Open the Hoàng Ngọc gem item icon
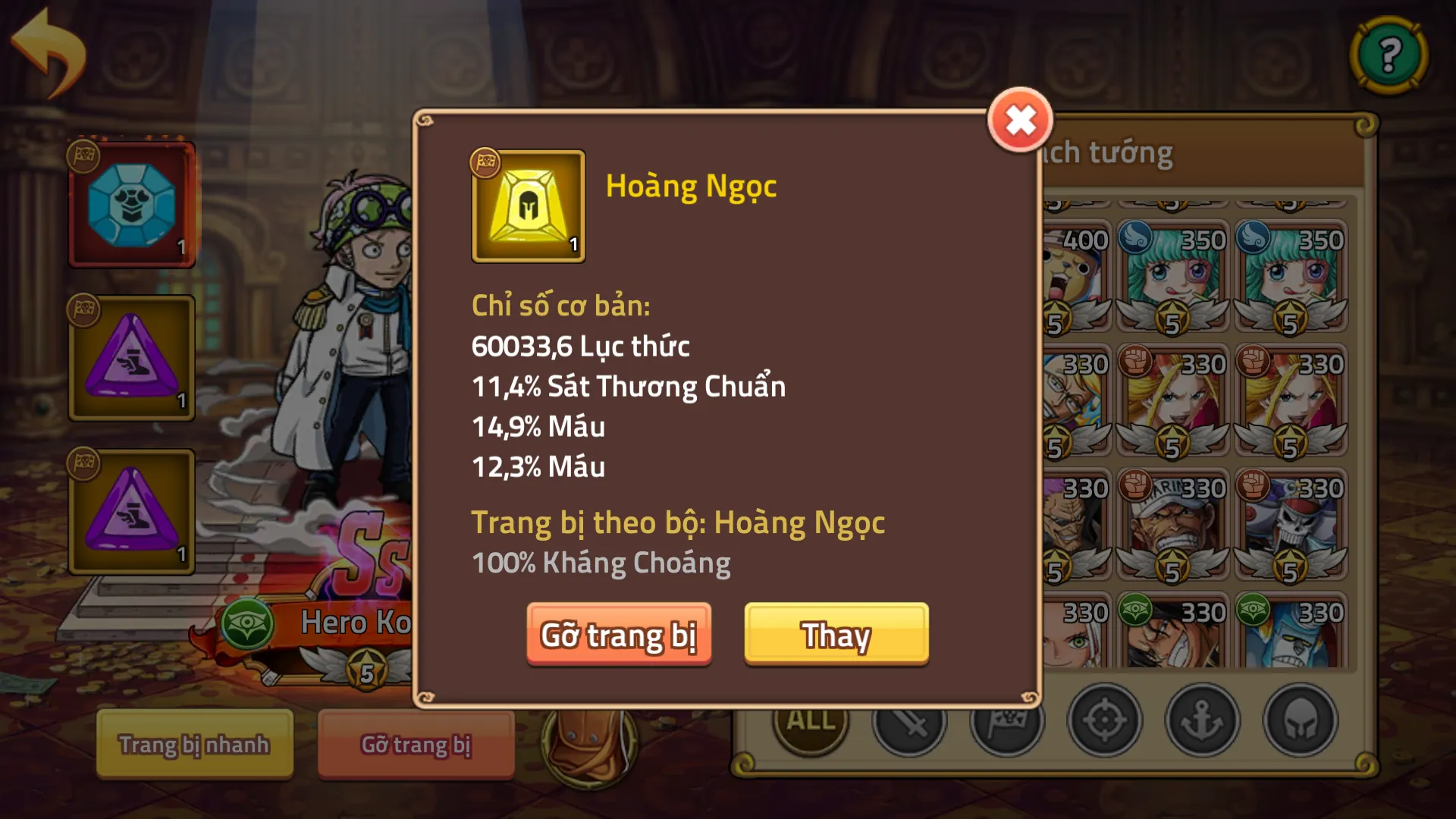Image resolution: width=1456 pixels, height=819 pixels. (529, 207)
